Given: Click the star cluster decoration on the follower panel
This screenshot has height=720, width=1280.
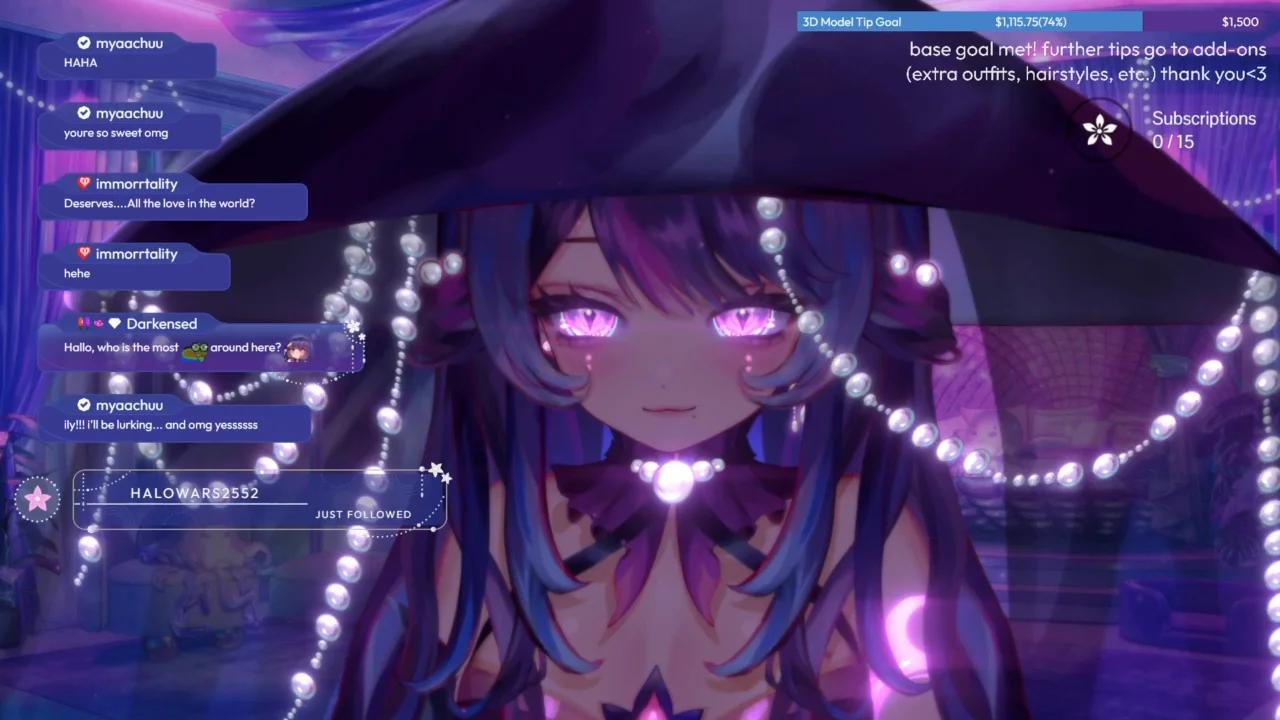Looking at the screenshot, I should pos(437,470).
